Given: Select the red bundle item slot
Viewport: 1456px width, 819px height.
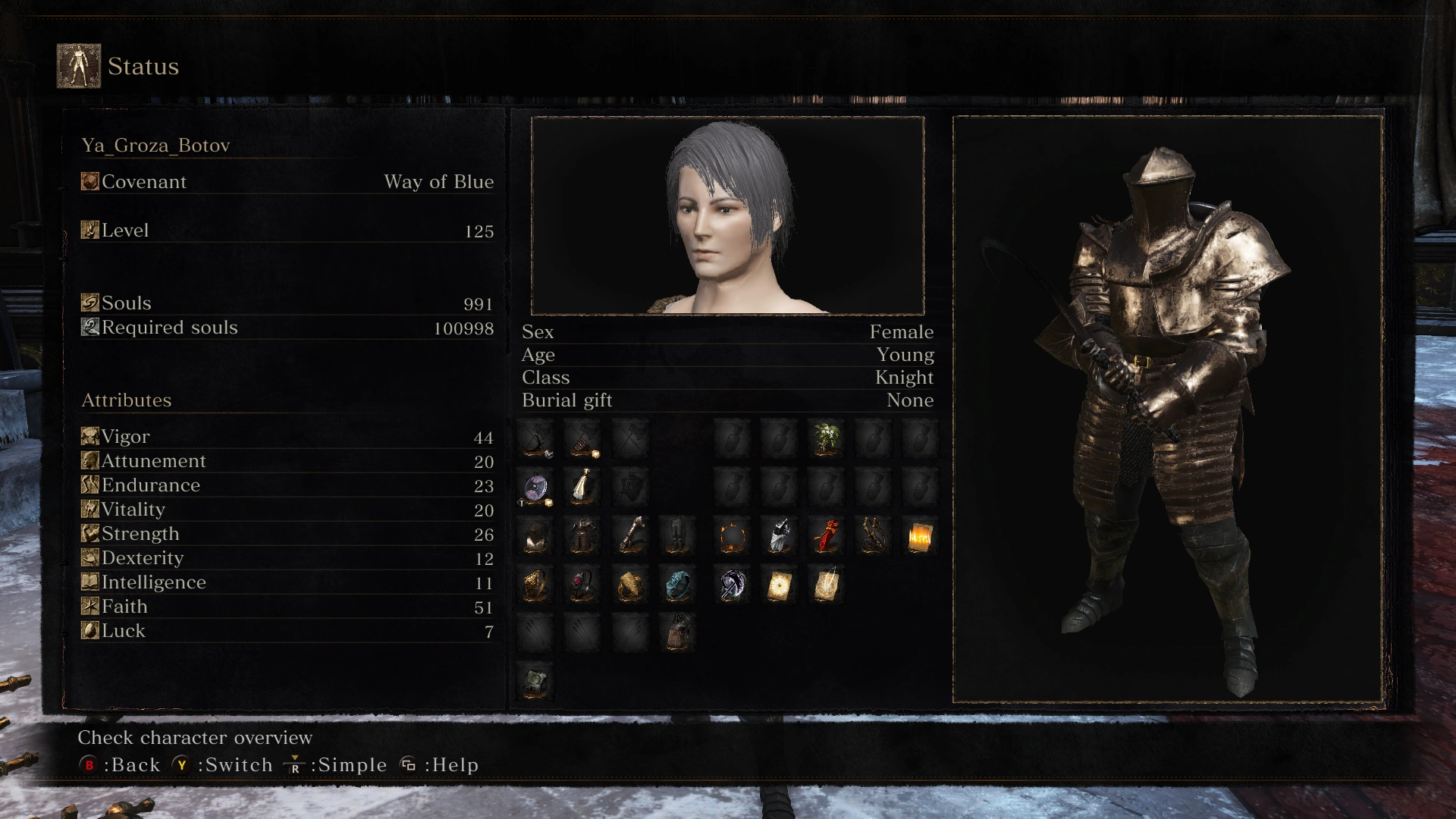Looking at the screenshot, I should coord(826,537).
